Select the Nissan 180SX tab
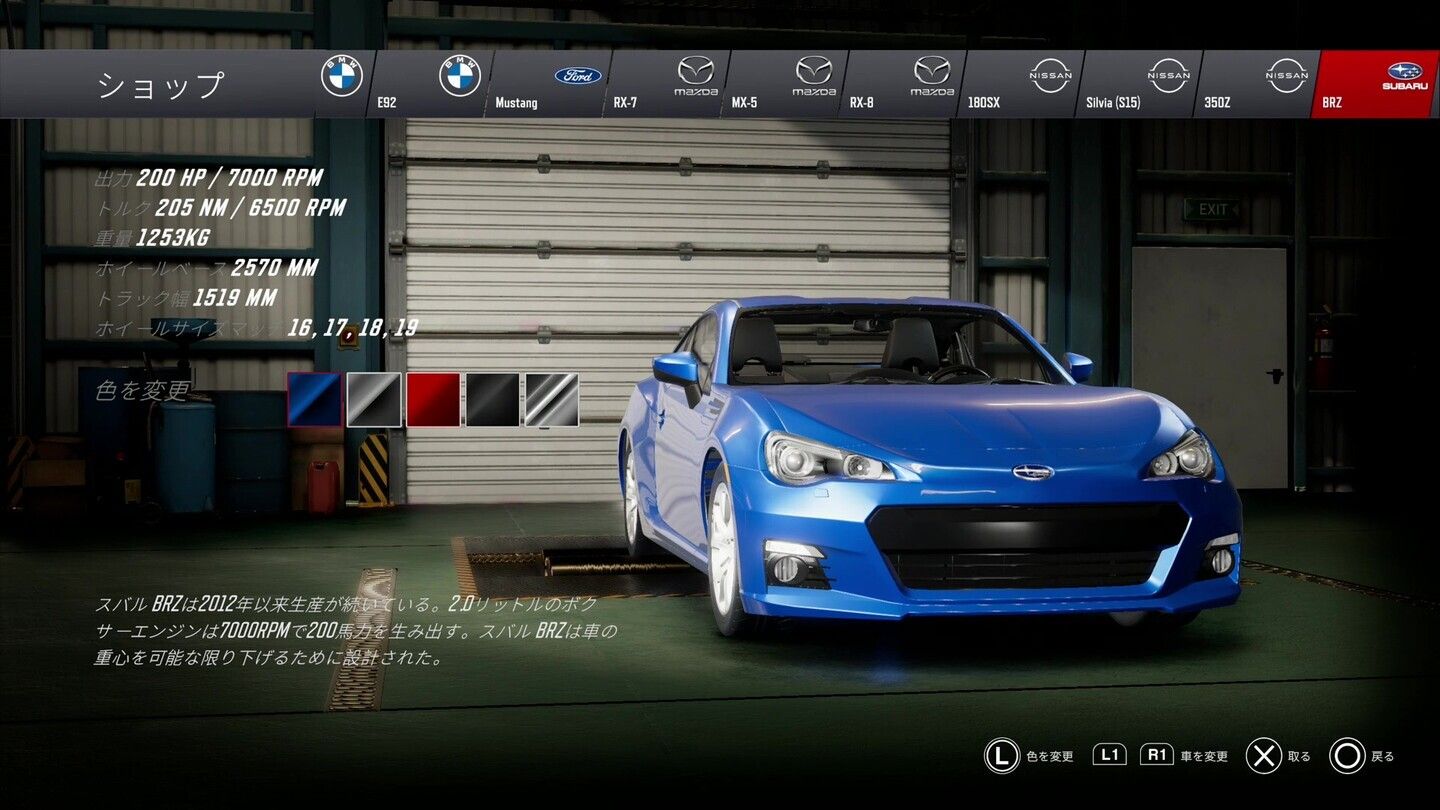The width and height of the screenshot is (1440, 810). [x=1021, y=84]
